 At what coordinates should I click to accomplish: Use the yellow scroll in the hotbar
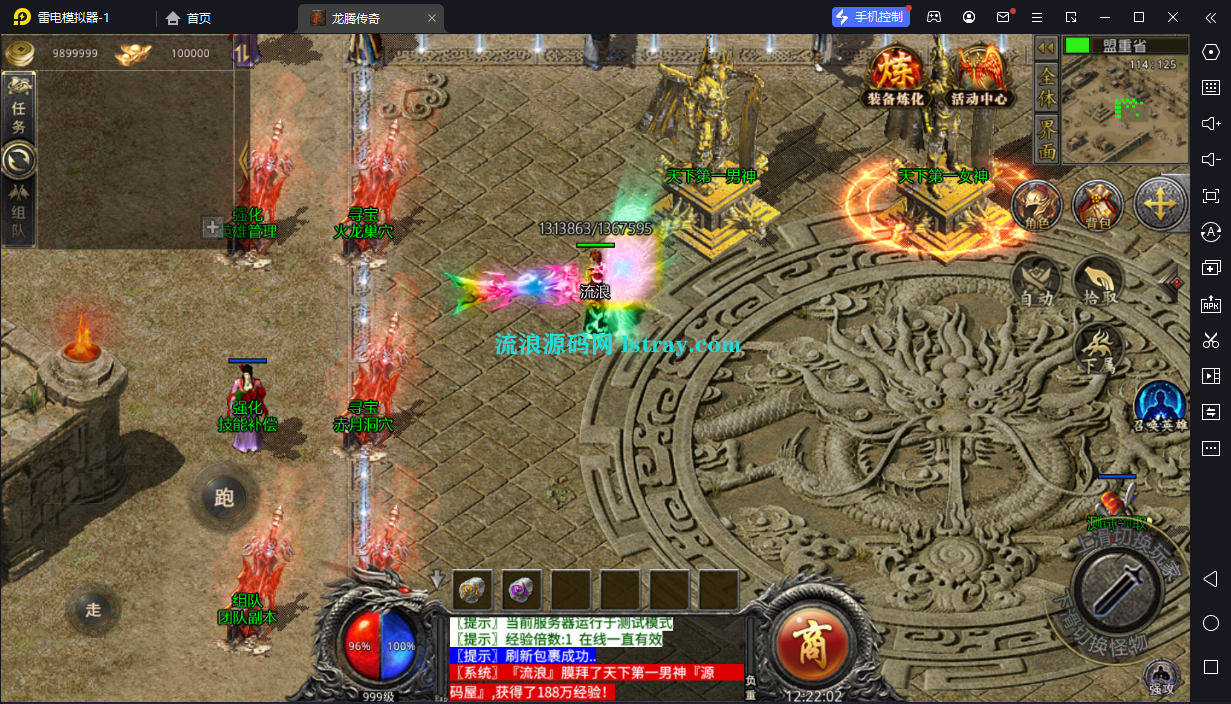pos(472,590)
